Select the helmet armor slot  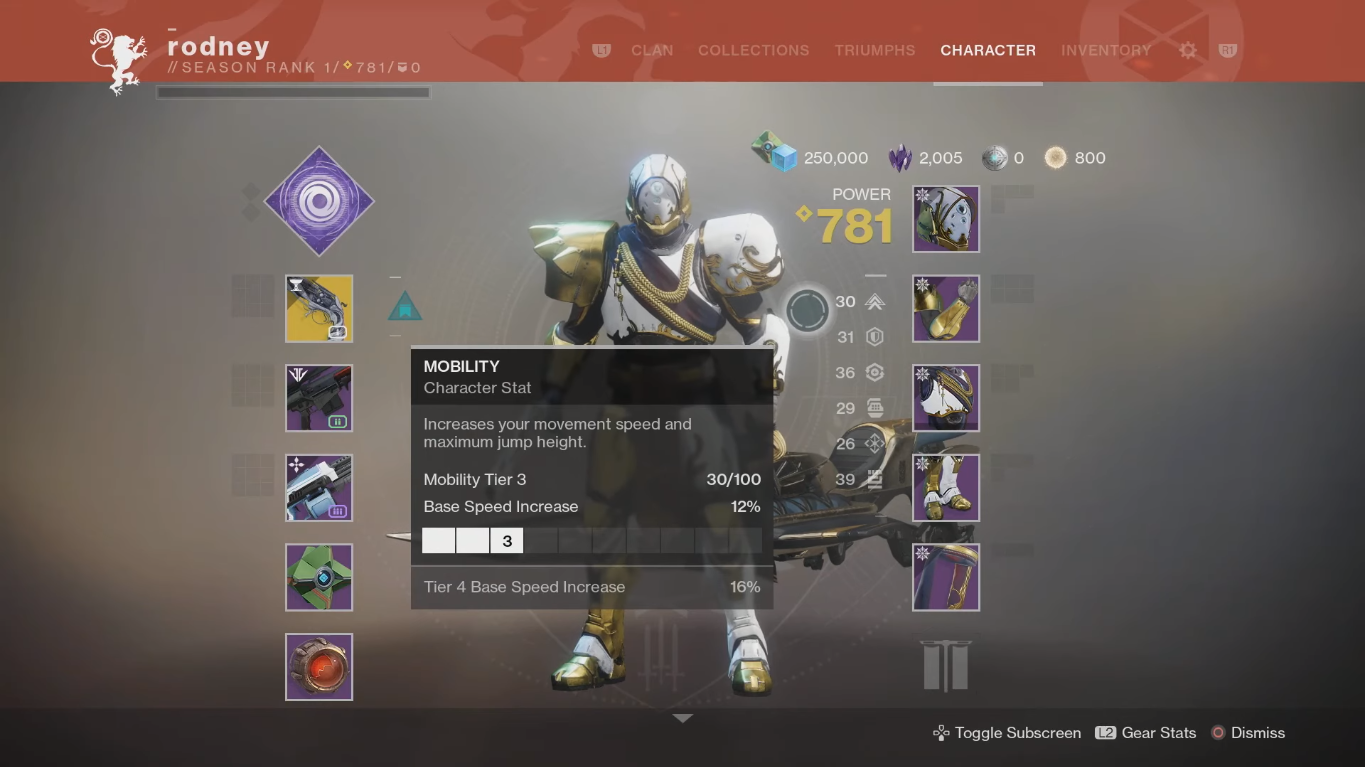[x=946, y=219]
